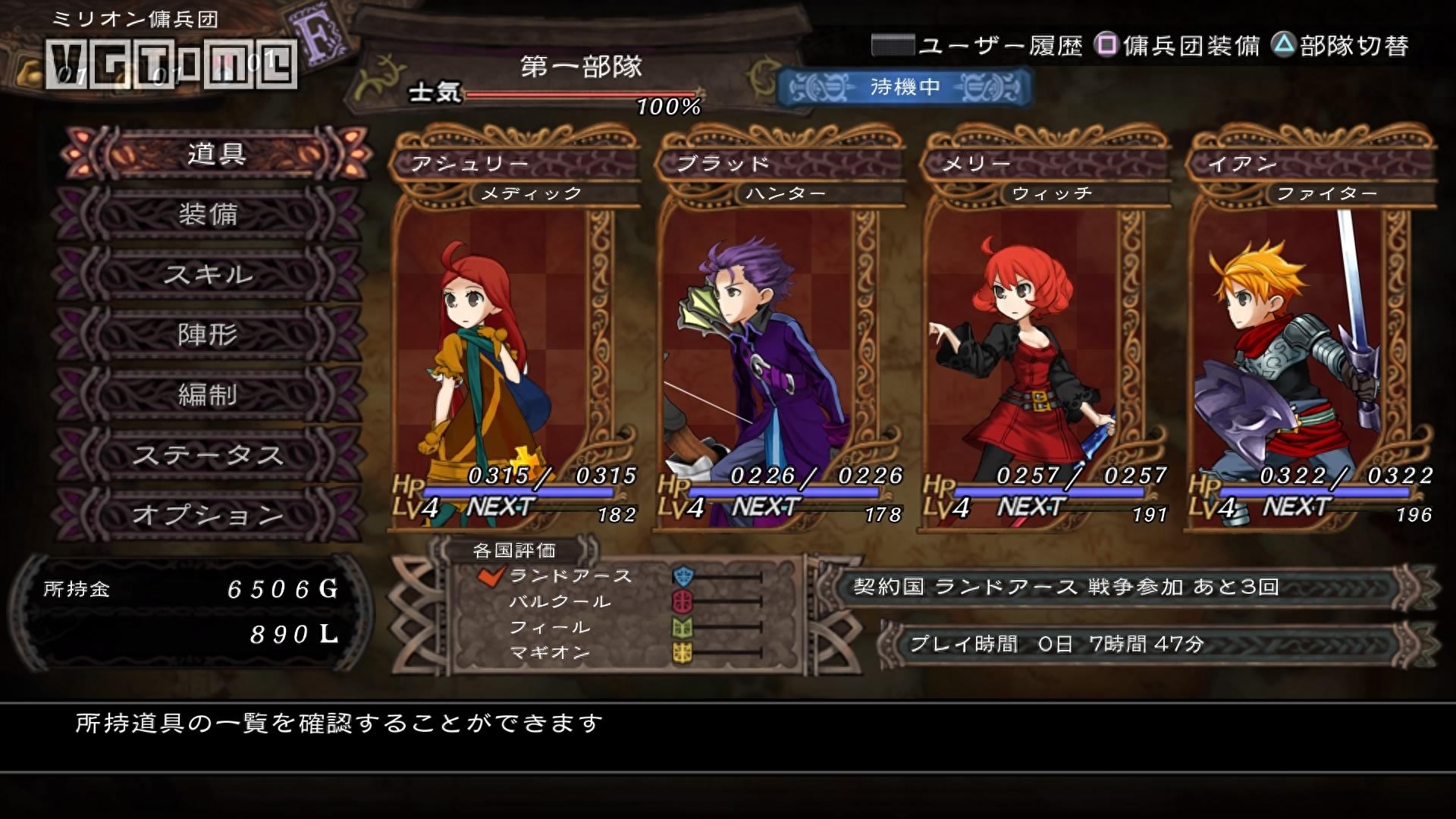Viewport: 1456px width, 819px height.
Task: Select Medic アシュリー's character card
Action: (513, 334)
